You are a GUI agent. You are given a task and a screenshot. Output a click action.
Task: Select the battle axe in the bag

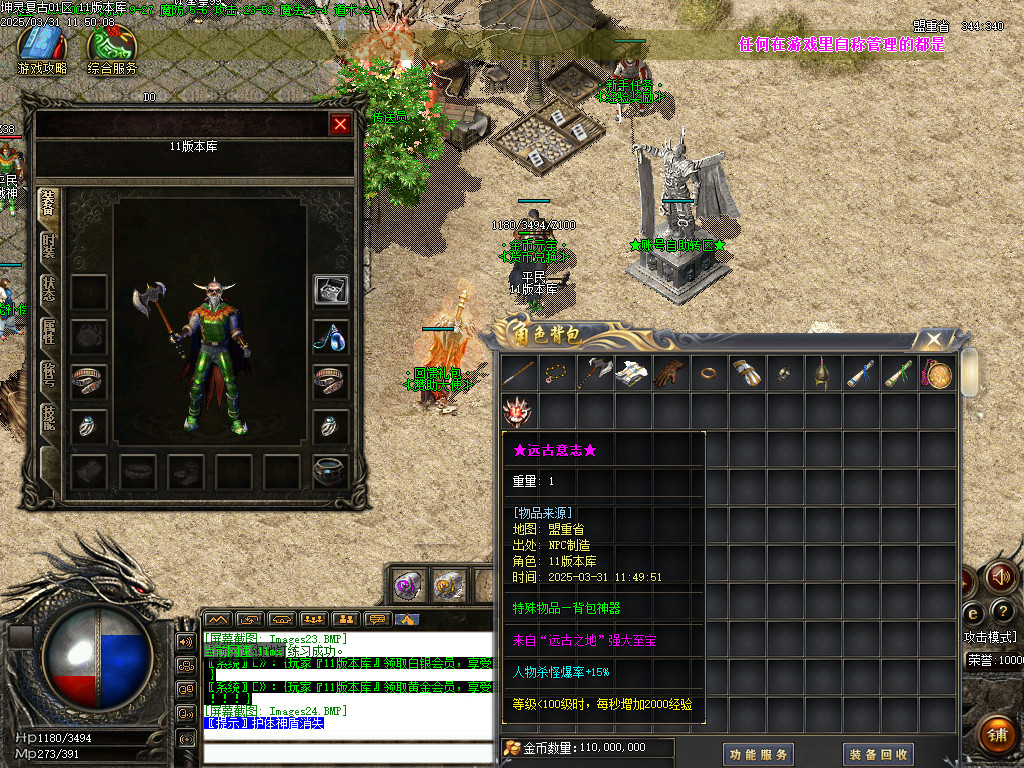click(596, 374)
